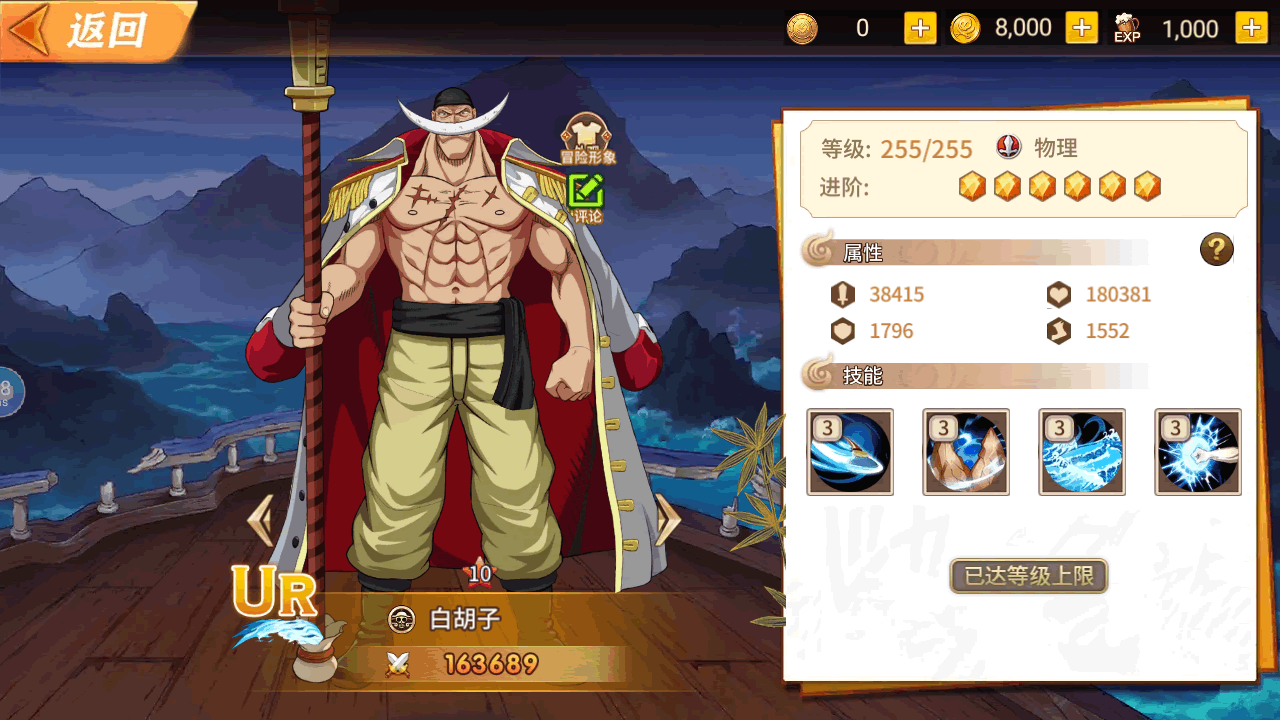Open the 评论 comment icon
The width and height of the screenshot is (1280, 720).
click(x=586, y=196)
